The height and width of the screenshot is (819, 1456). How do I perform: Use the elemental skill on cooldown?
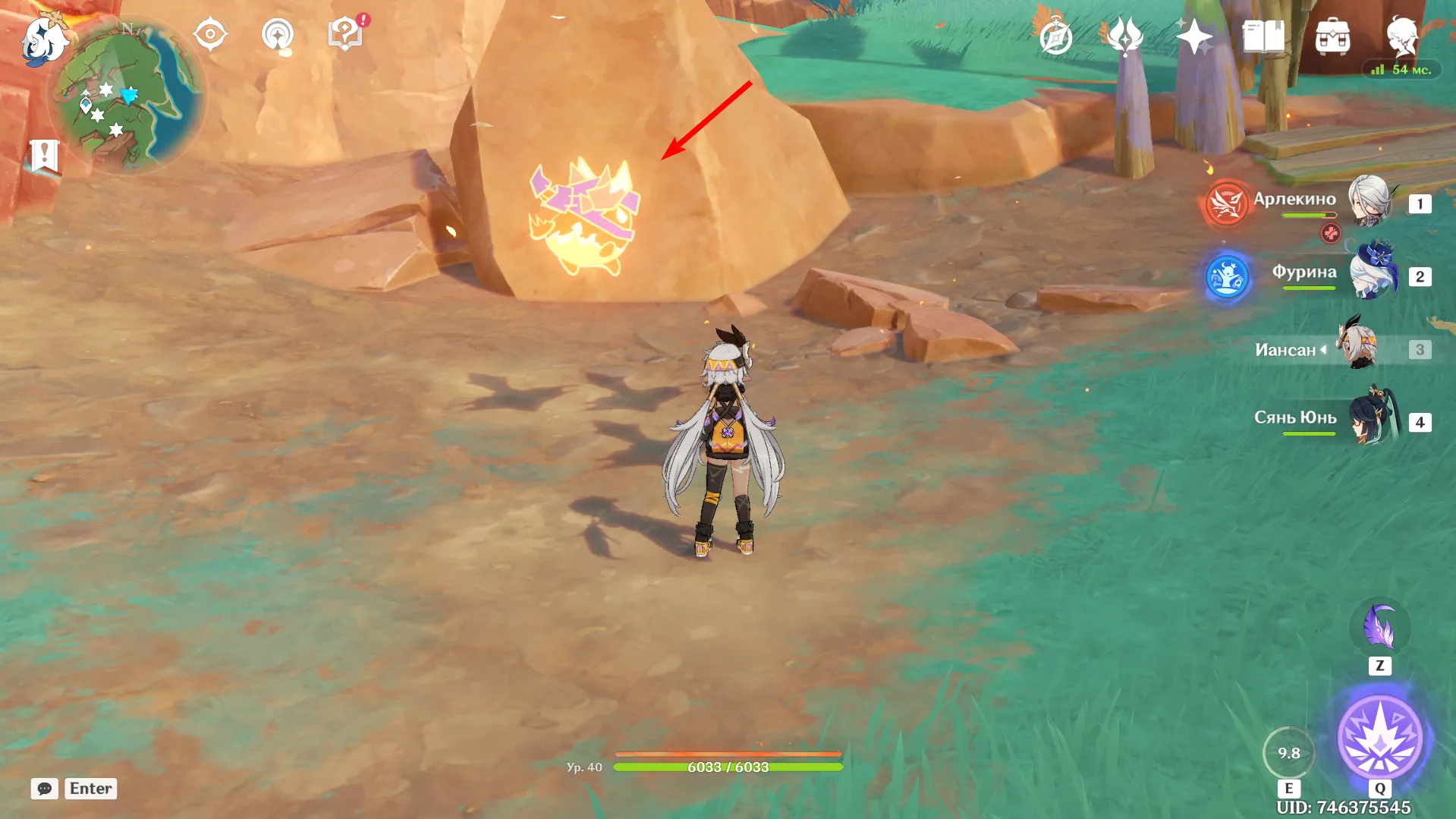(x=1288, y=753)
